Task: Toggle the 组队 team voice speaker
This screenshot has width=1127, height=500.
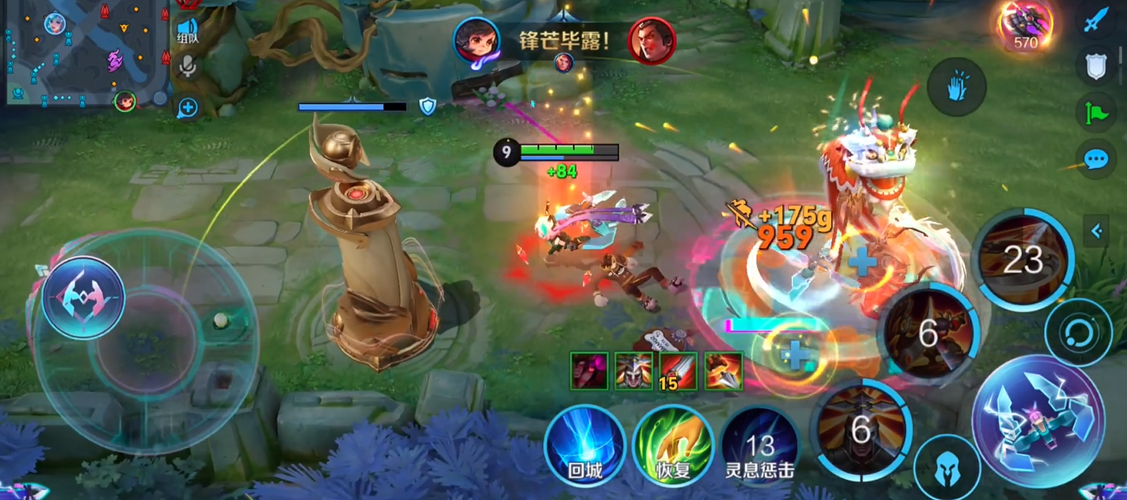Action: [x=187, y=30]
